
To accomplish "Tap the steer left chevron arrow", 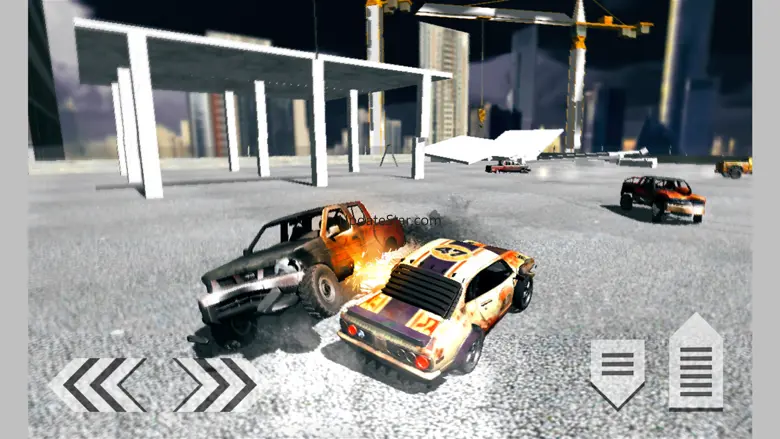I will click(x=98, y=384).
